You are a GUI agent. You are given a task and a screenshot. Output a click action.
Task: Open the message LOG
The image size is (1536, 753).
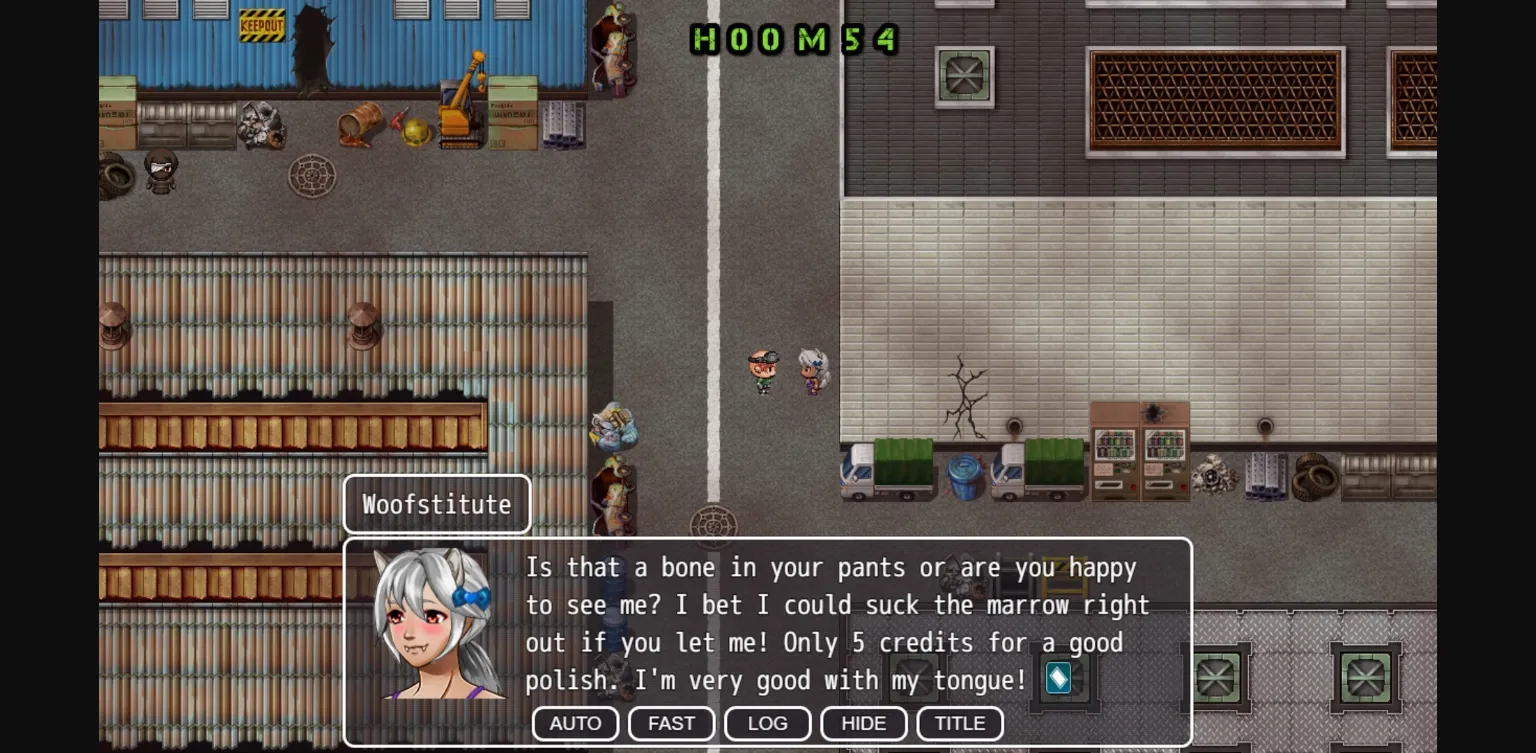(x=767, y=723)
